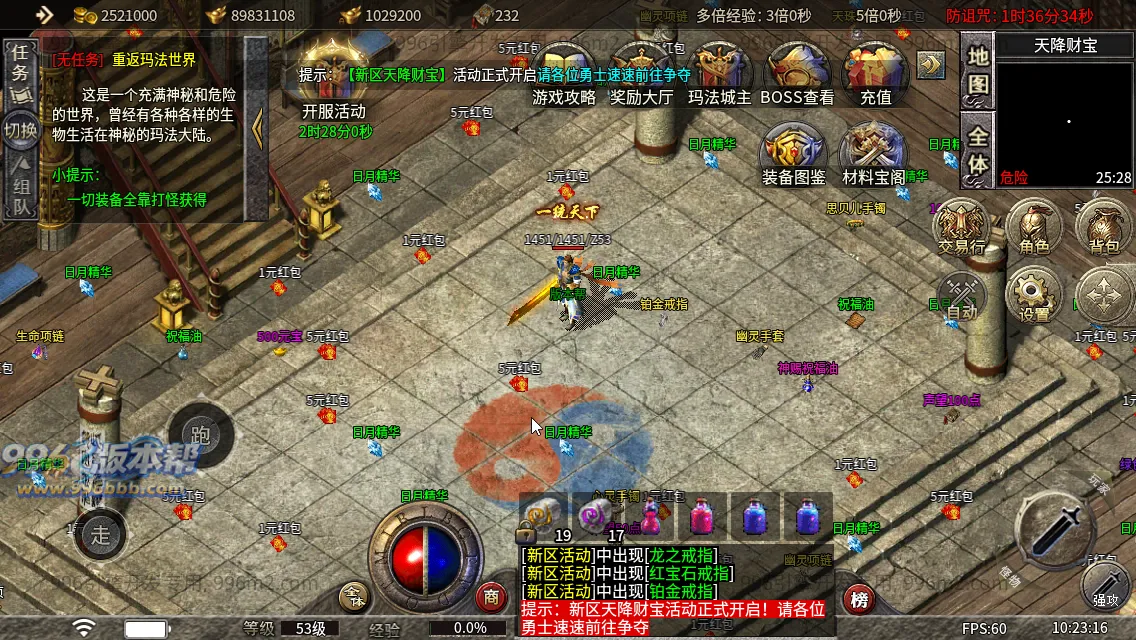Open the 设置 settings gear
The height and width of the screenshot is (640, 1136).
pos(1034,295)
